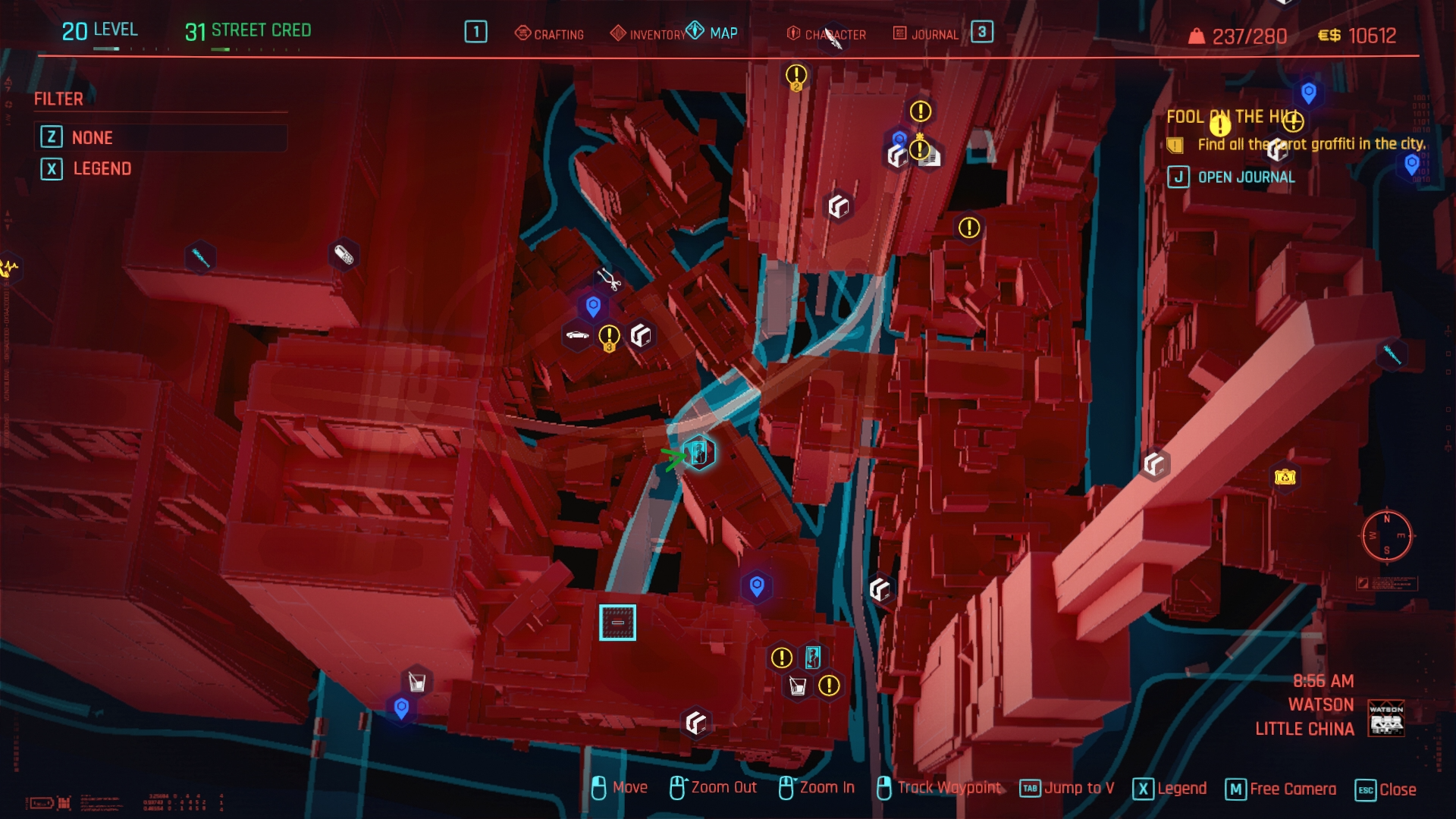Click the scissors ripperdoc map marker
This screenshot has width=1456, height=819.
click(x=607, y=278)
